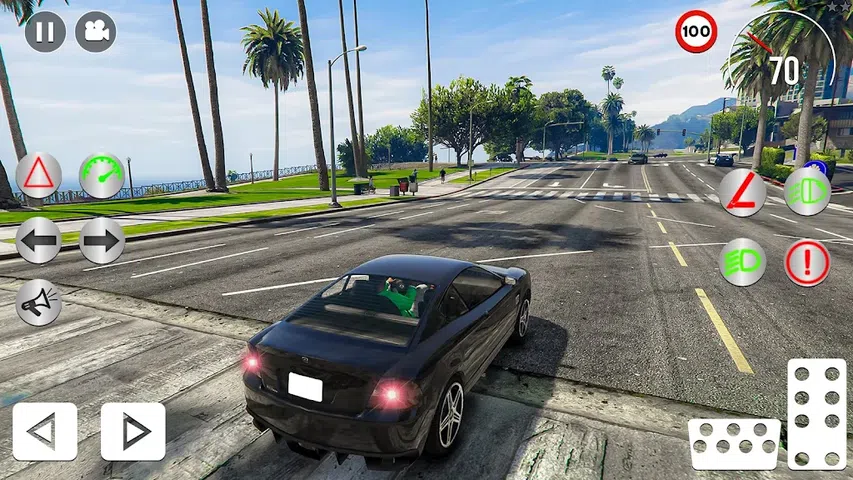The image size is (853, 480).
Task: Steer right with the right triangle button
Action: 133,431
